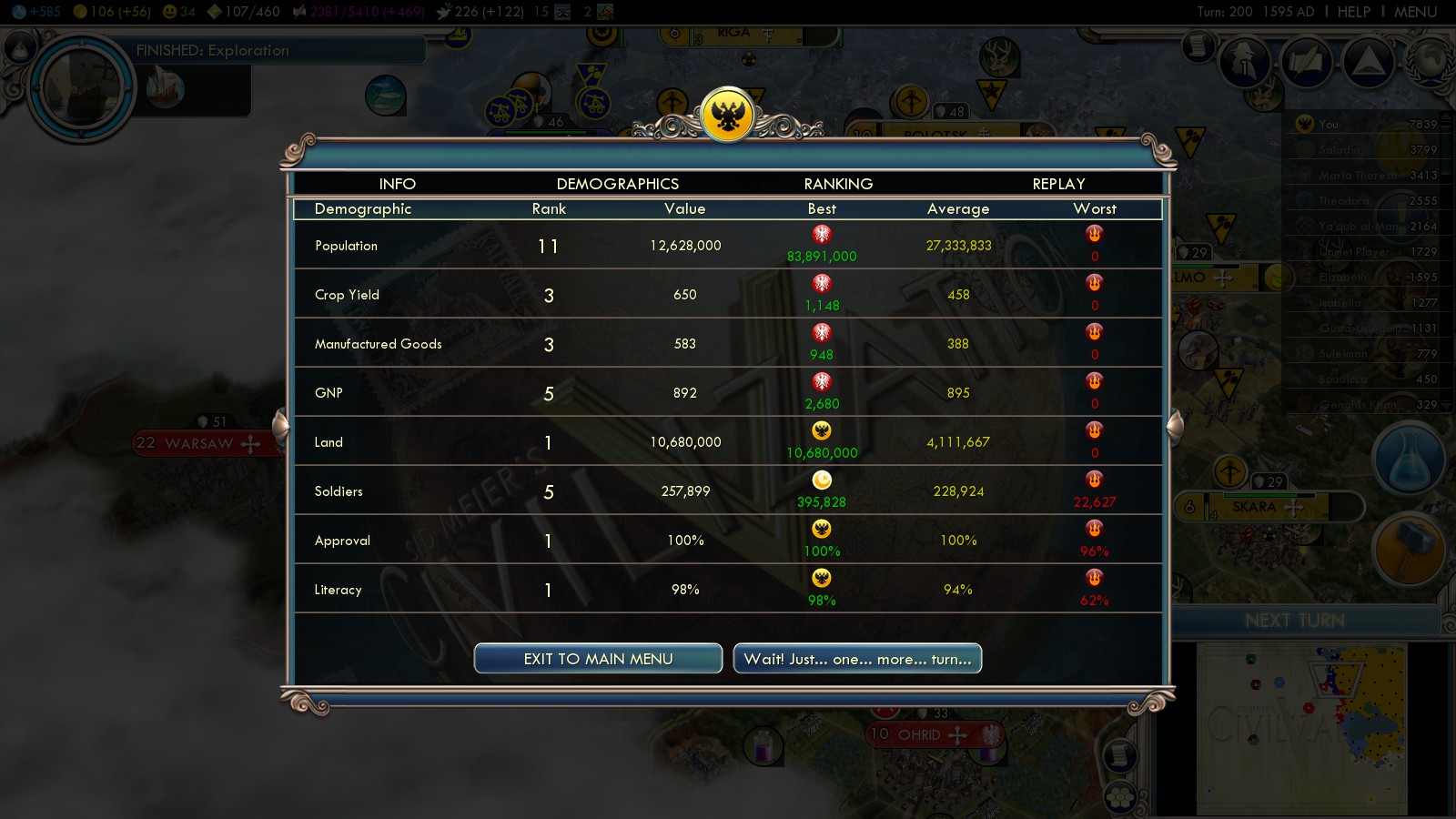Open the HELP link in top bar
Image resolution: width=1456 pixels, height=819 pixels.
pos(1353,12)
